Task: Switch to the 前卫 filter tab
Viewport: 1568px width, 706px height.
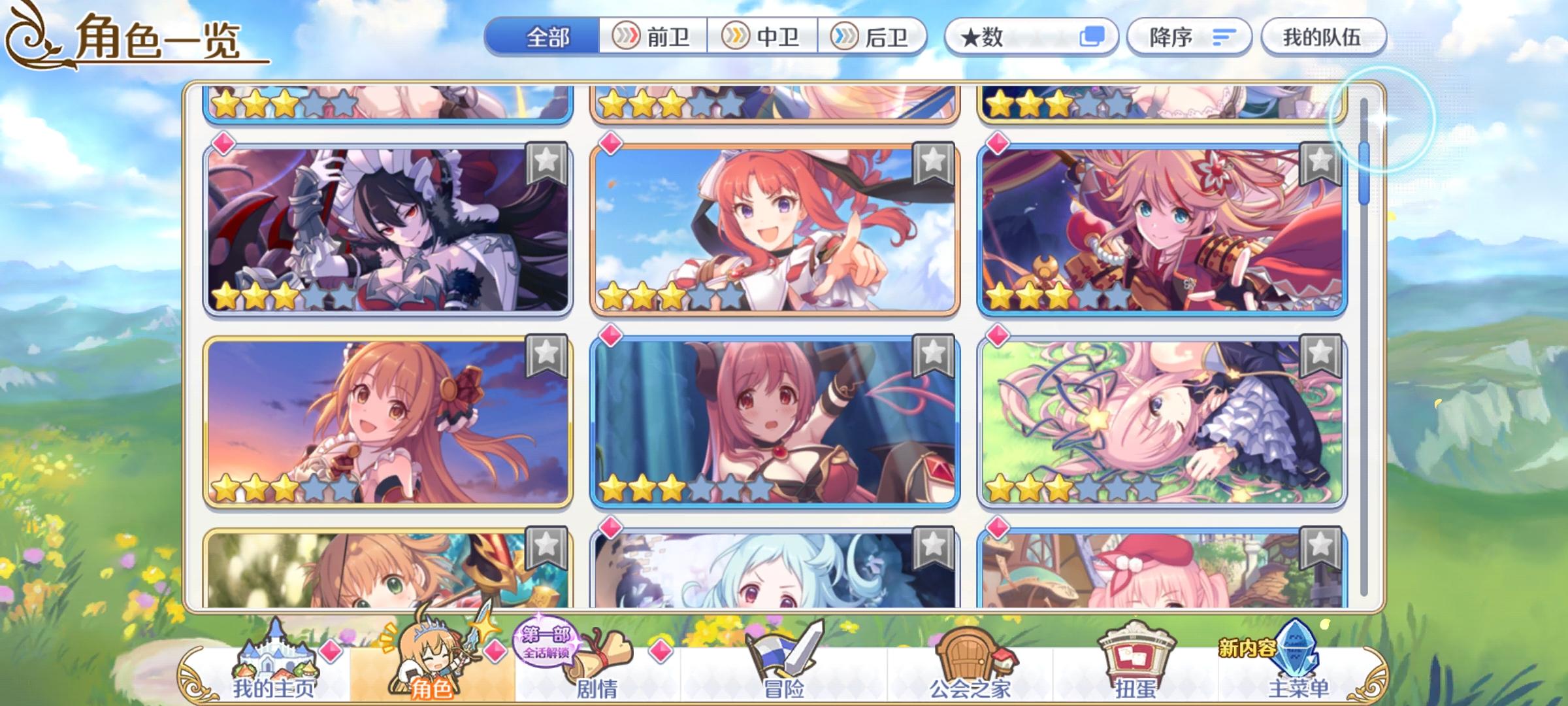Action: pos(655,37)
